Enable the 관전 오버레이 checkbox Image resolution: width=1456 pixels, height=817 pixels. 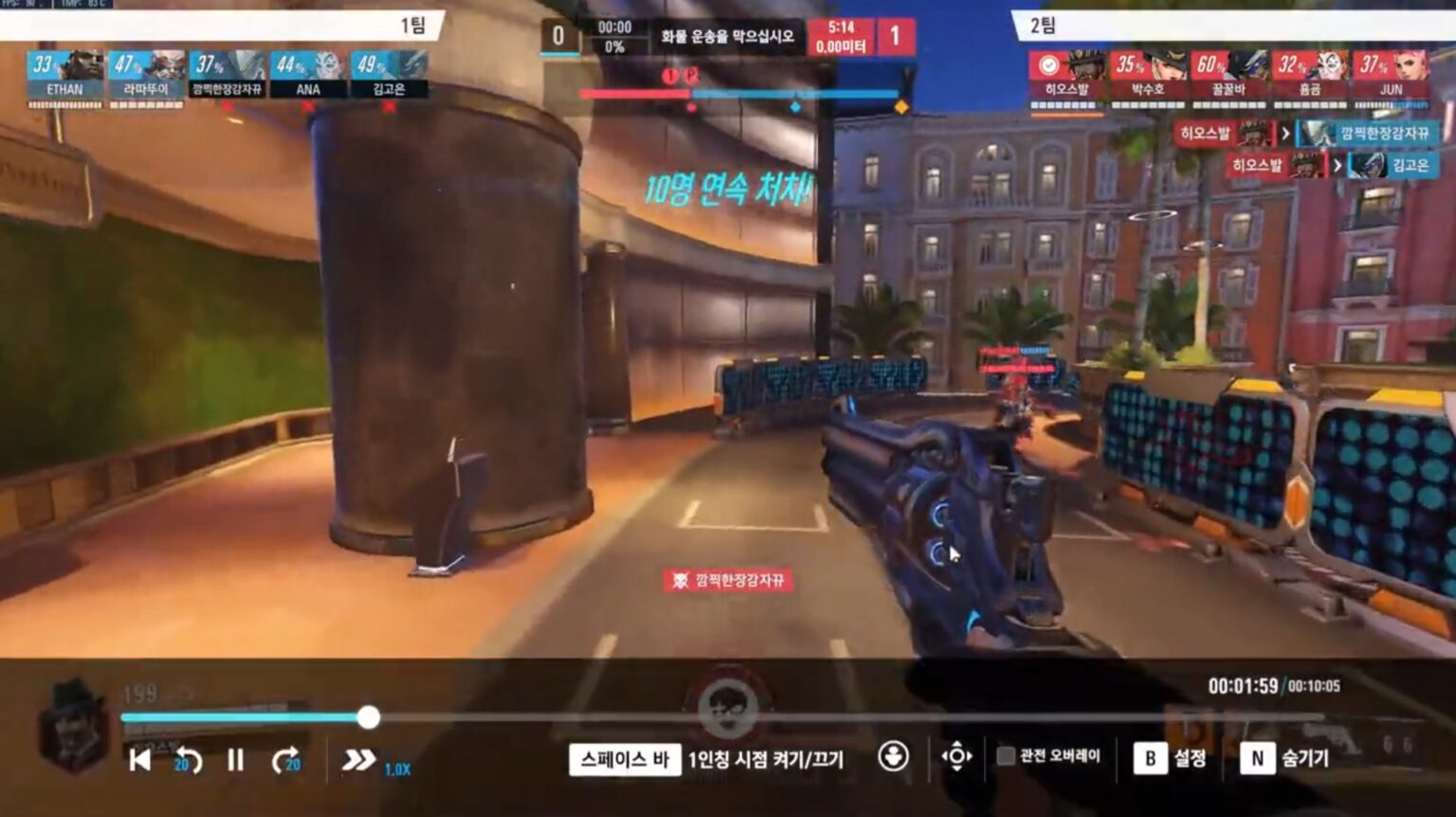(x=1005, y=756)
